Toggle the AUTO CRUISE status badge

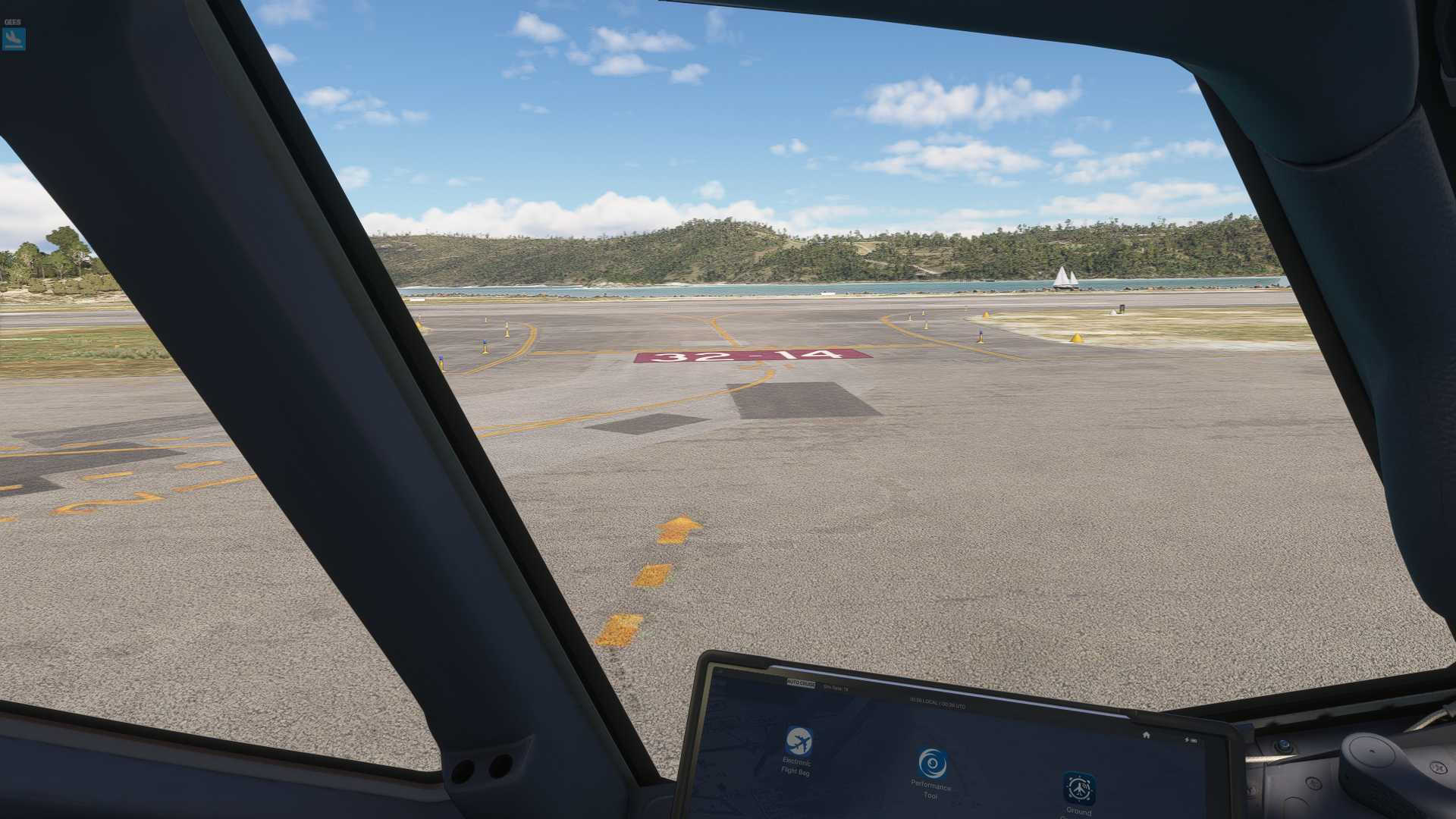(x=801, y=684)
